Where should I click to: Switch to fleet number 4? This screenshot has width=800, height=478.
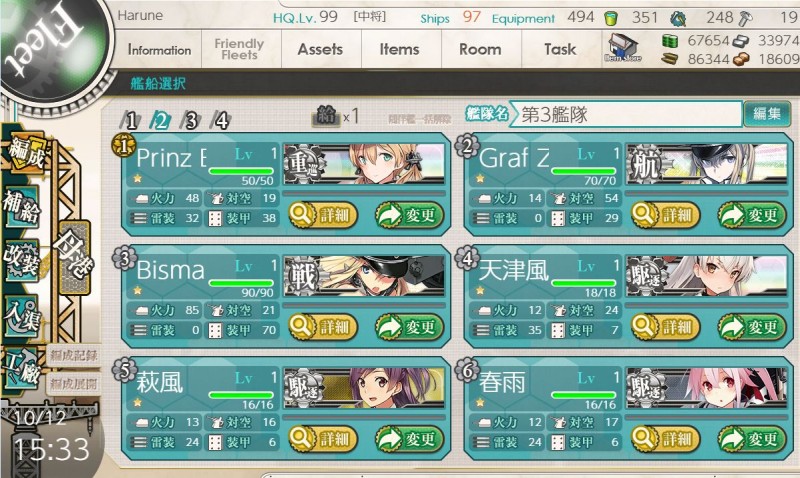[221, 121]
